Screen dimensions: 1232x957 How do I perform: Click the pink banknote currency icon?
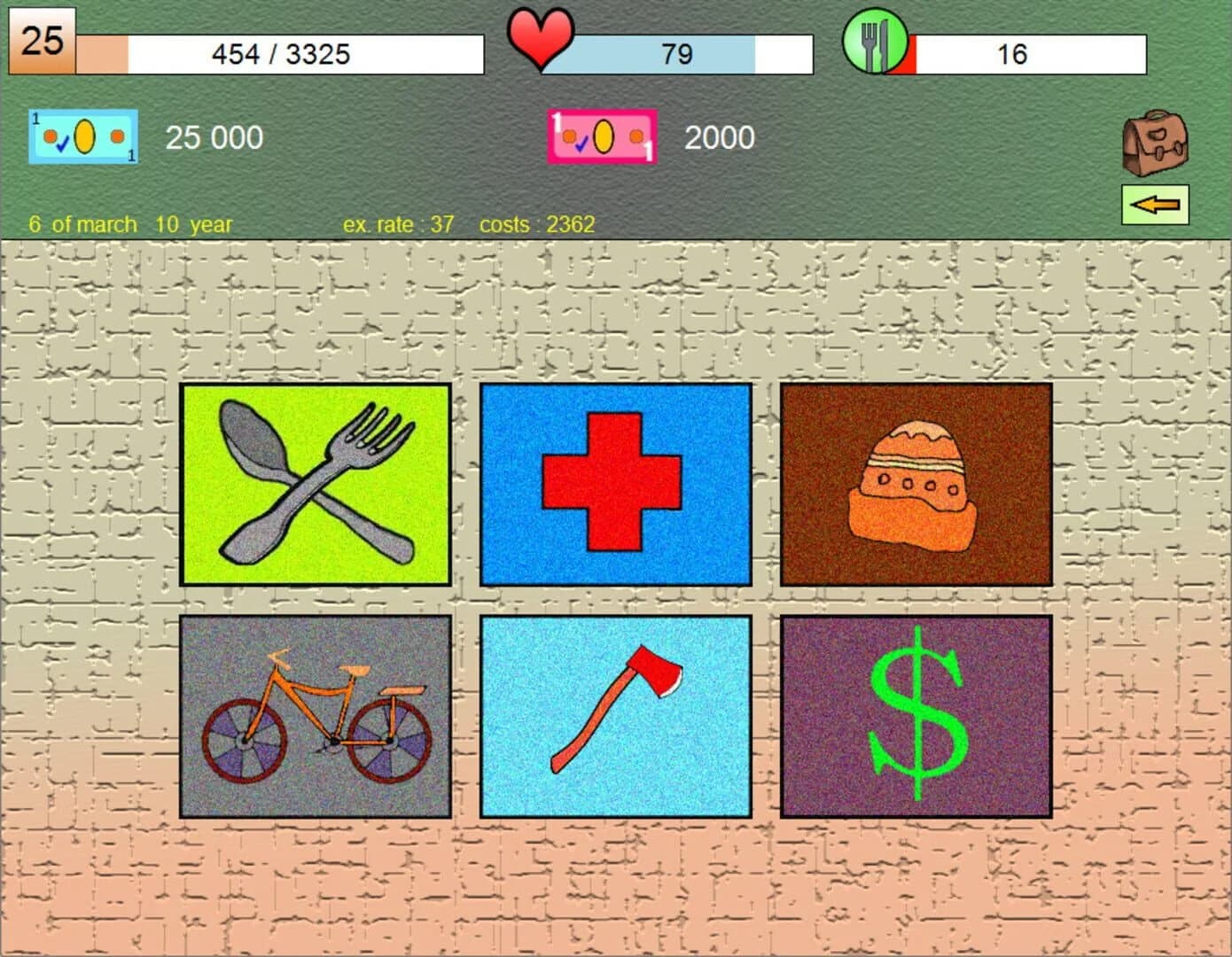tap(602, 136)
